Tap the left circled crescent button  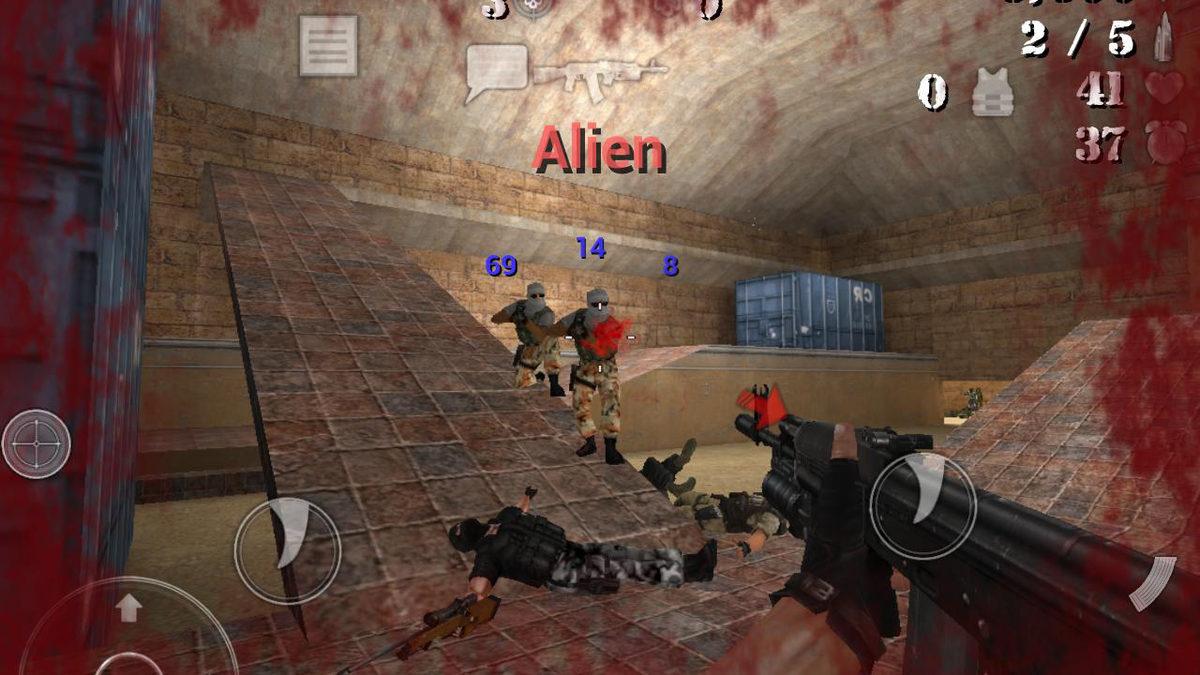click(288, 549)
